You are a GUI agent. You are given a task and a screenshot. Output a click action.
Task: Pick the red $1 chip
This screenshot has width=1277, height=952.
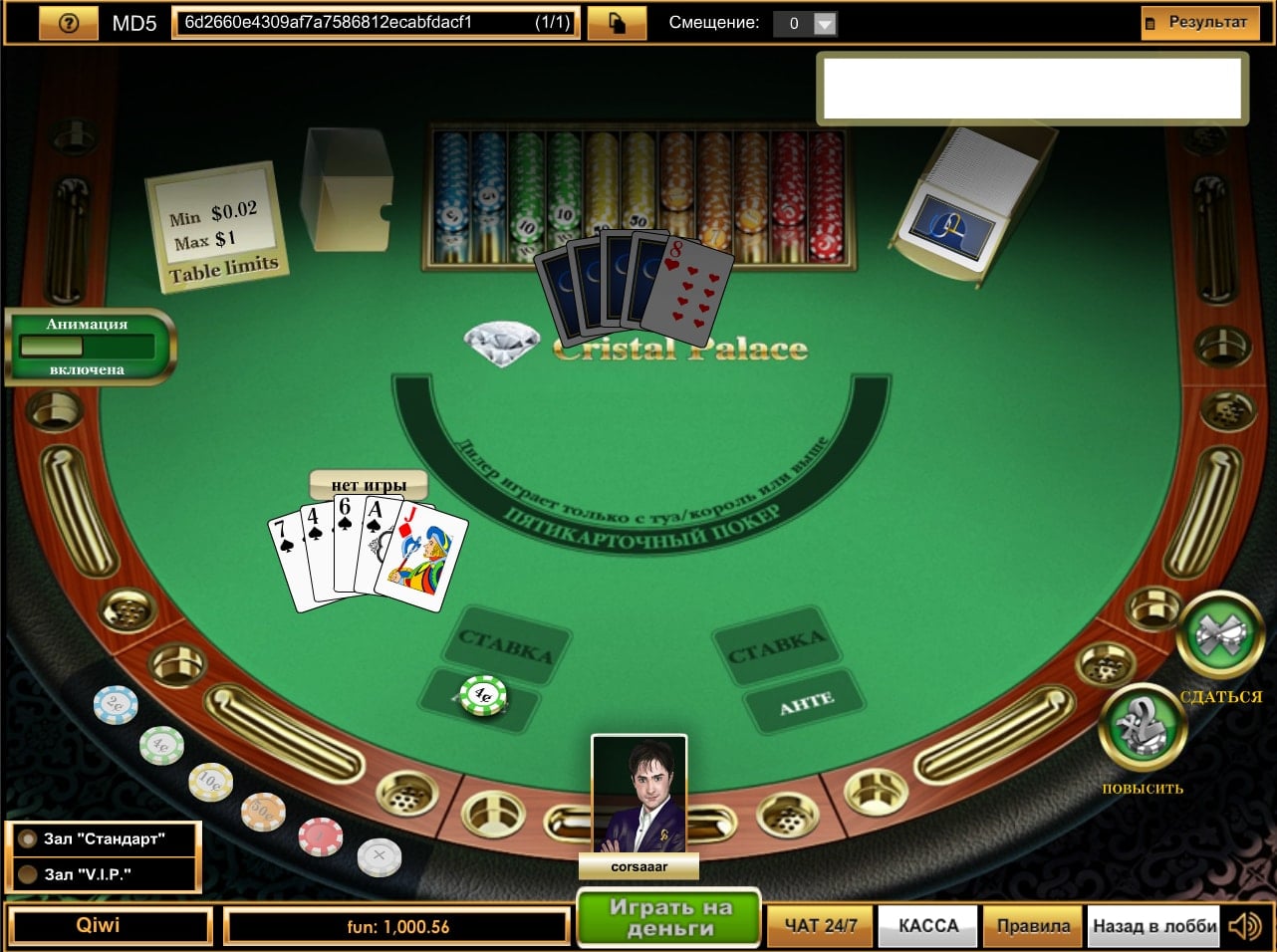(x=321, y=836)
